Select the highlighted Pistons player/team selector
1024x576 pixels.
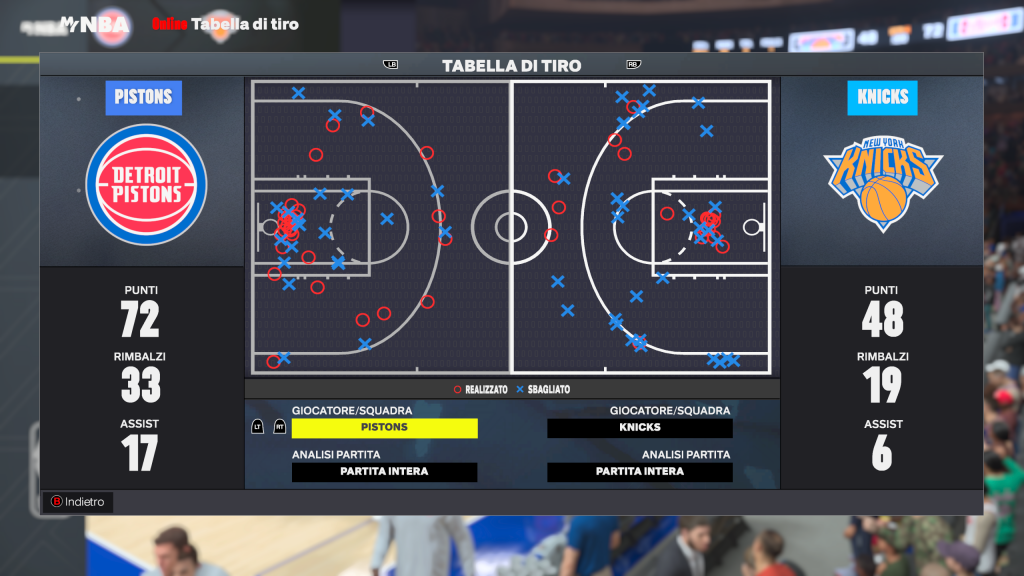pos(384,428)
